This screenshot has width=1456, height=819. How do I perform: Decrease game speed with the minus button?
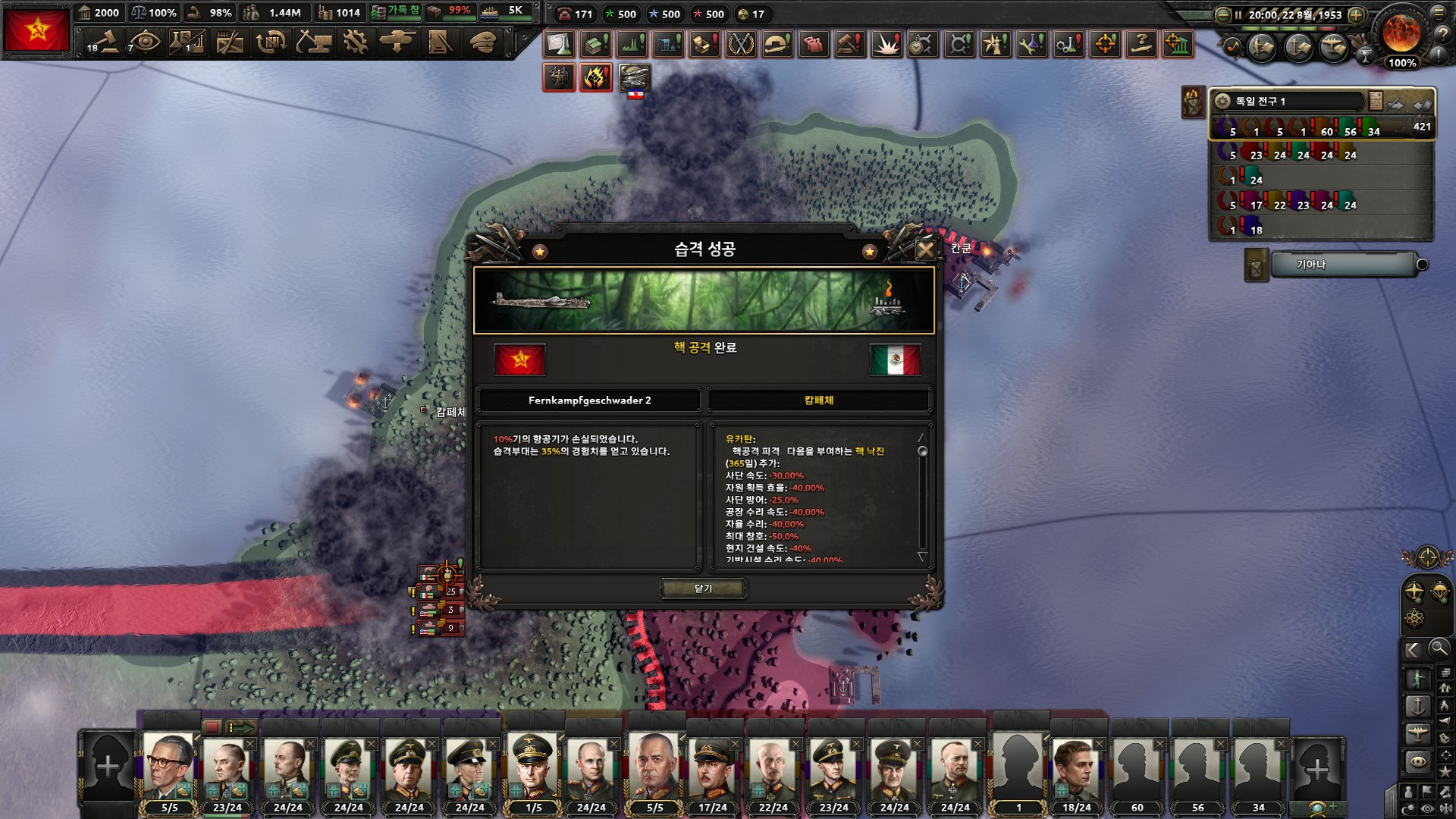(1222, 14)
